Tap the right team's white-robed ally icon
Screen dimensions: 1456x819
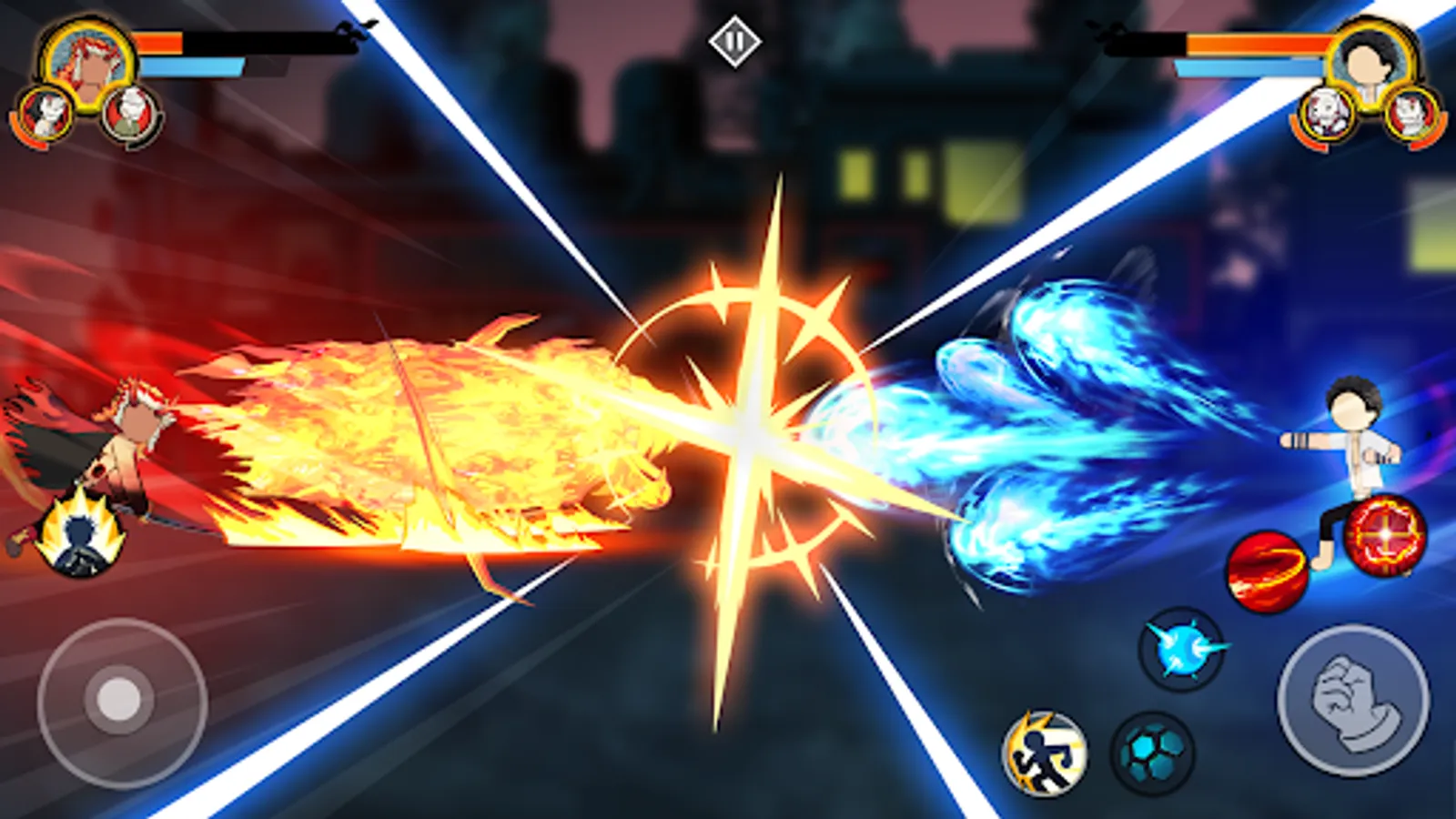click(1325, 114)
